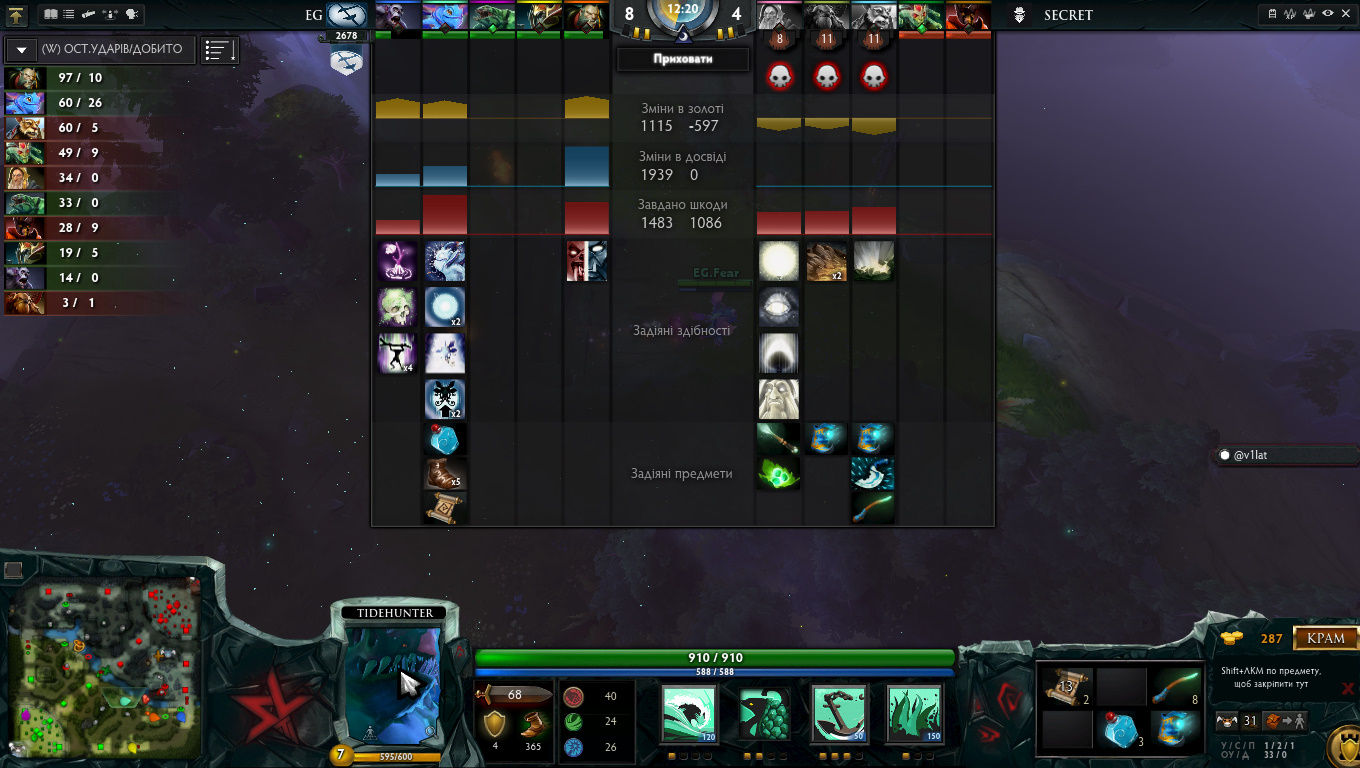The height and width of the screenshot is (768, 1360).
Task: Select the Kraken Shell ability icon
Action: click(764, 714)
